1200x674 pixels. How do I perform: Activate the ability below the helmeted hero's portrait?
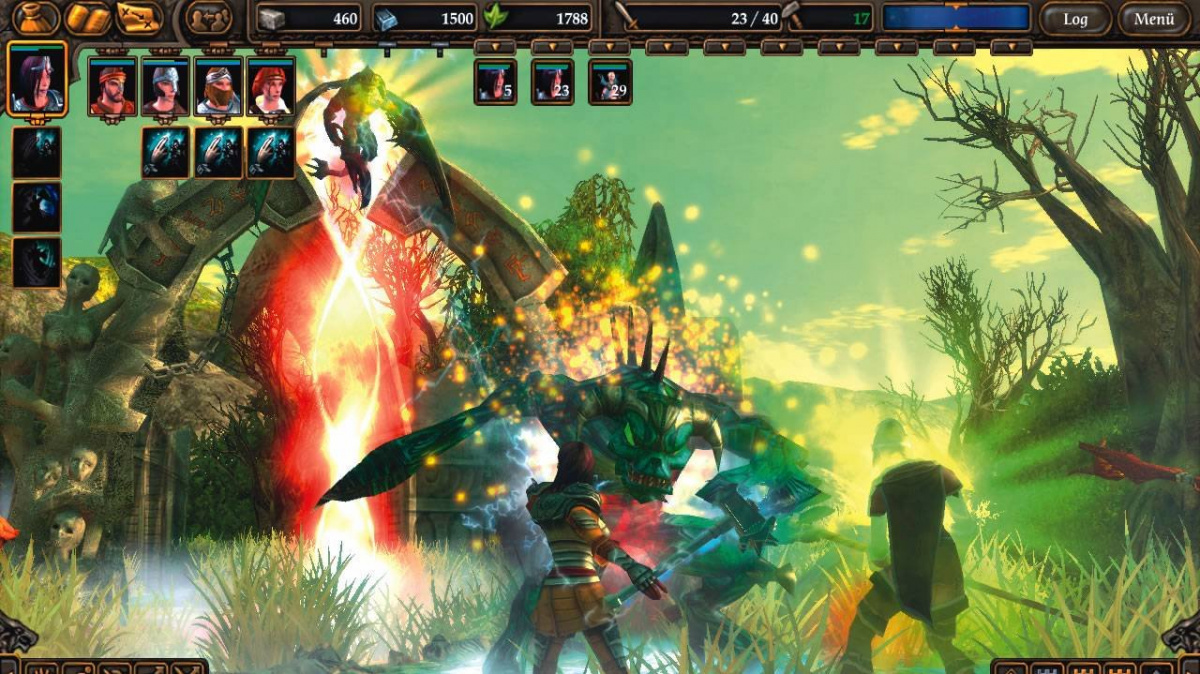pos(165,152)
